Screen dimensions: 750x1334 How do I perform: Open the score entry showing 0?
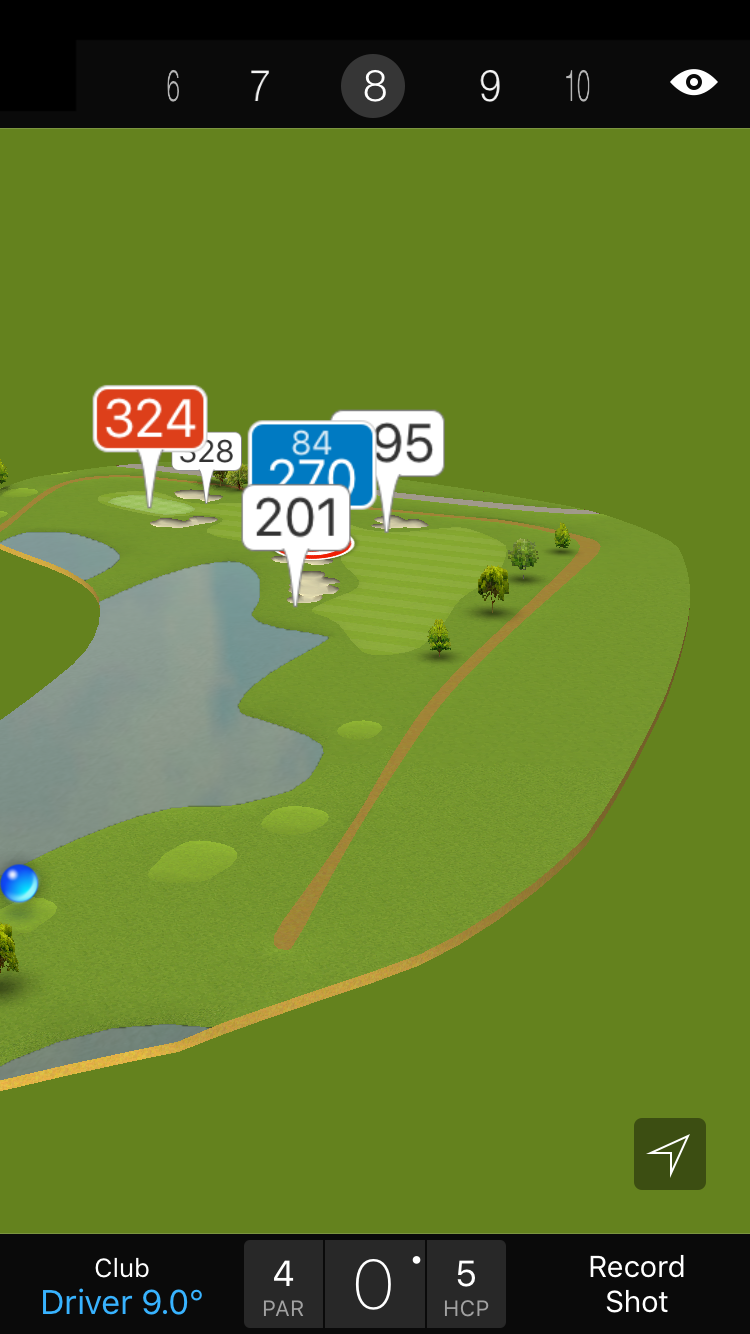[375, 1285]
